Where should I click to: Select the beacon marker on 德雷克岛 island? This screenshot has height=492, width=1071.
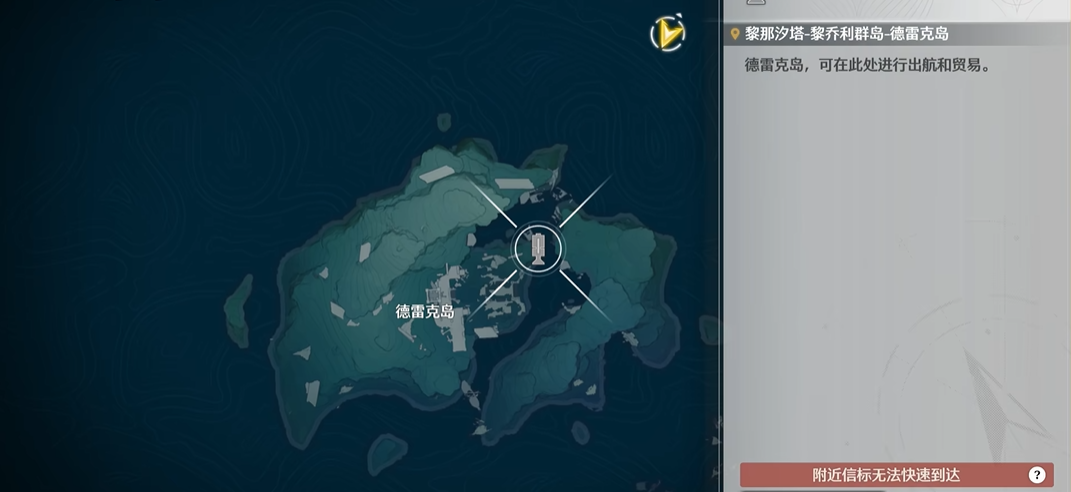click(x=538, y=248)
